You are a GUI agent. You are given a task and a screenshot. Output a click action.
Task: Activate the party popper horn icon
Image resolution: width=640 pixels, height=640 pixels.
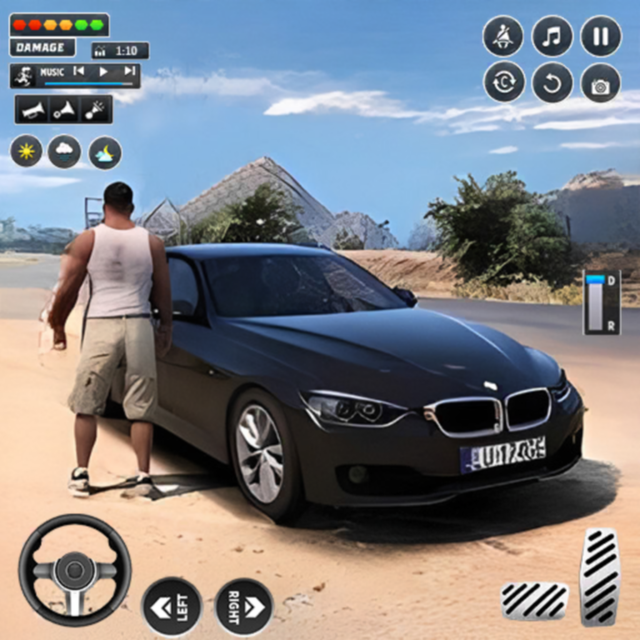94,110
